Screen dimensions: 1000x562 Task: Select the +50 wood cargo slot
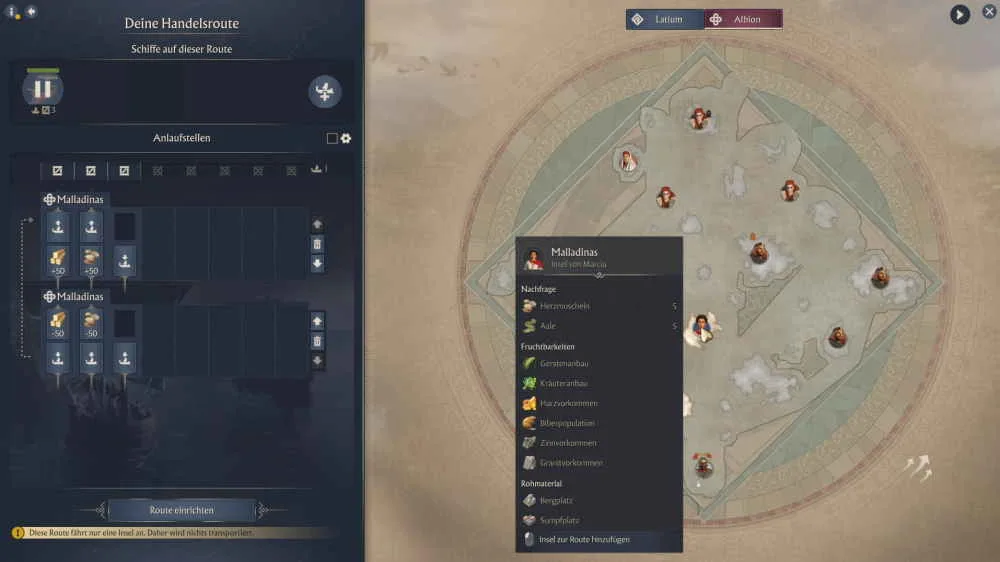[57, 260]
